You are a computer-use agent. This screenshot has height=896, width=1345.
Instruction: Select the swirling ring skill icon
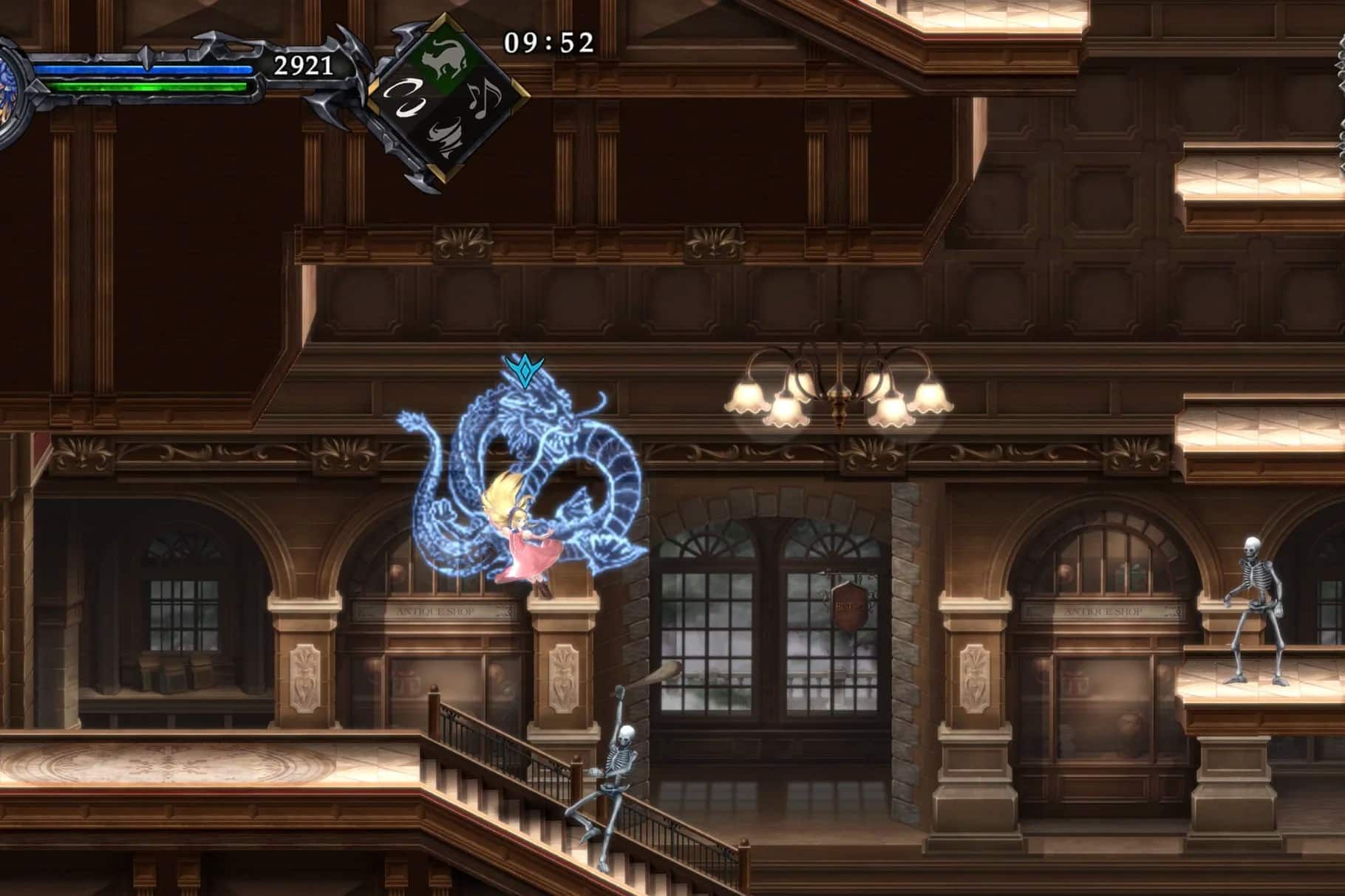(x=406, y=100)
